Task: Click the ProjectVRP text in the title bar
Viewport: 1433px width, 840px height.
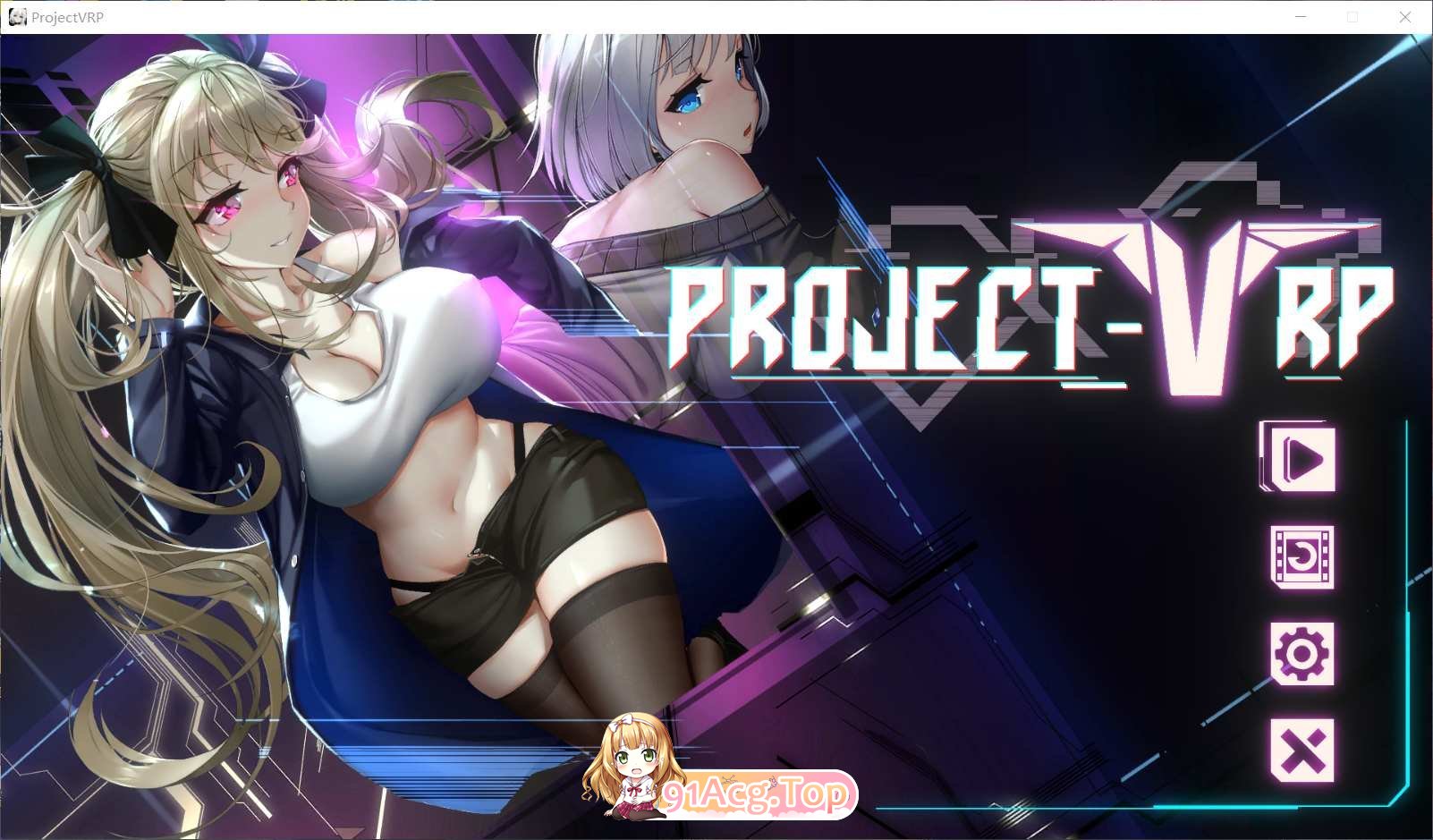Action: [x=67, y=16]
